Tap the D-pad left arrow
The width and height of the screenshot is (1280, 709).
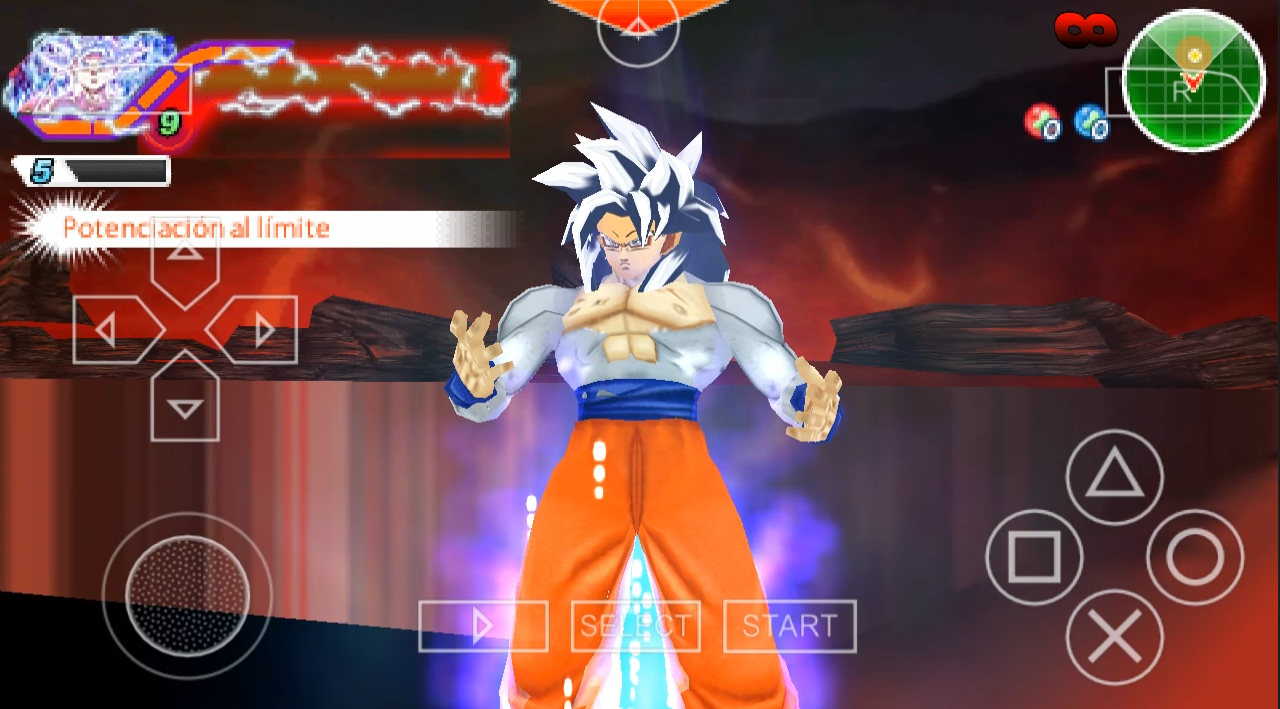pos(110,330)
